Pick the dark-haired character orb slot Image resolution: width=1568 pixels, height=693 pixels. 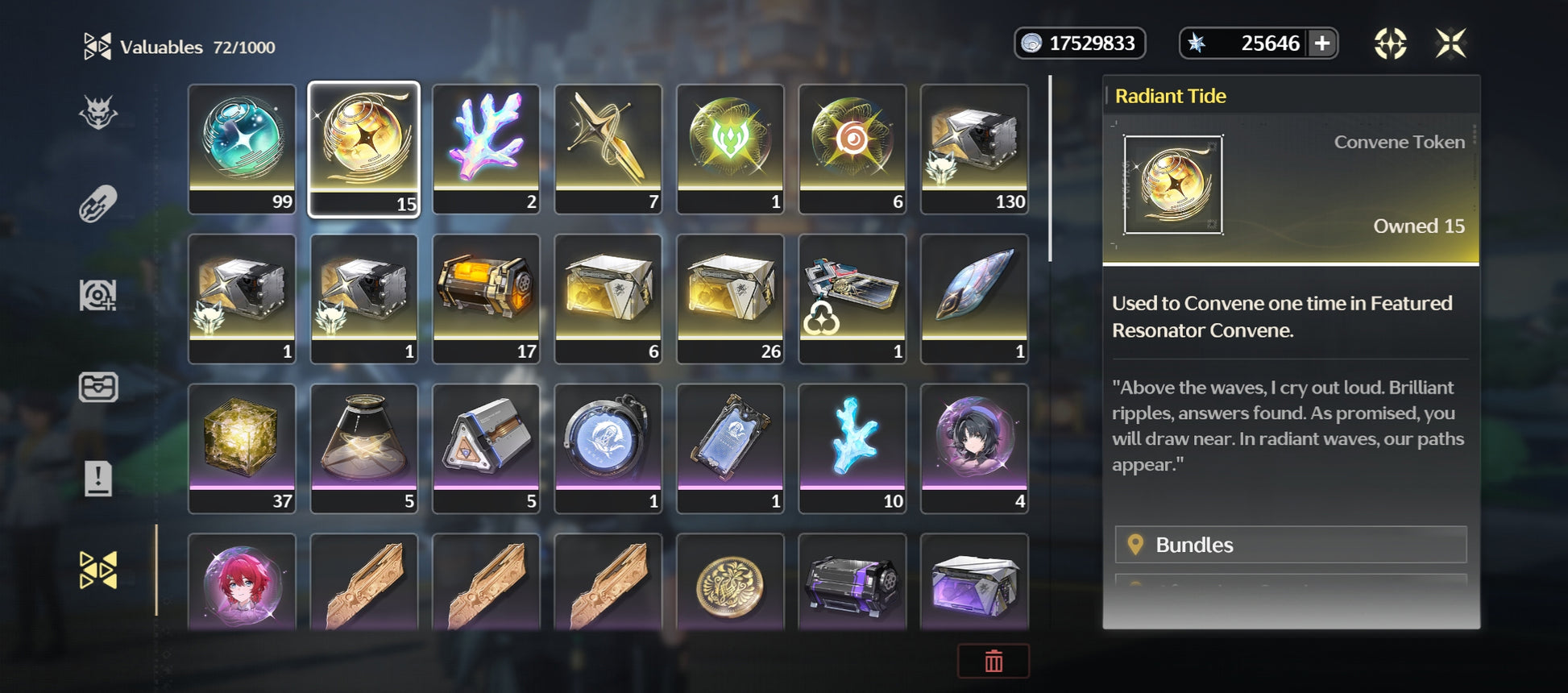(x=974, y=448)
